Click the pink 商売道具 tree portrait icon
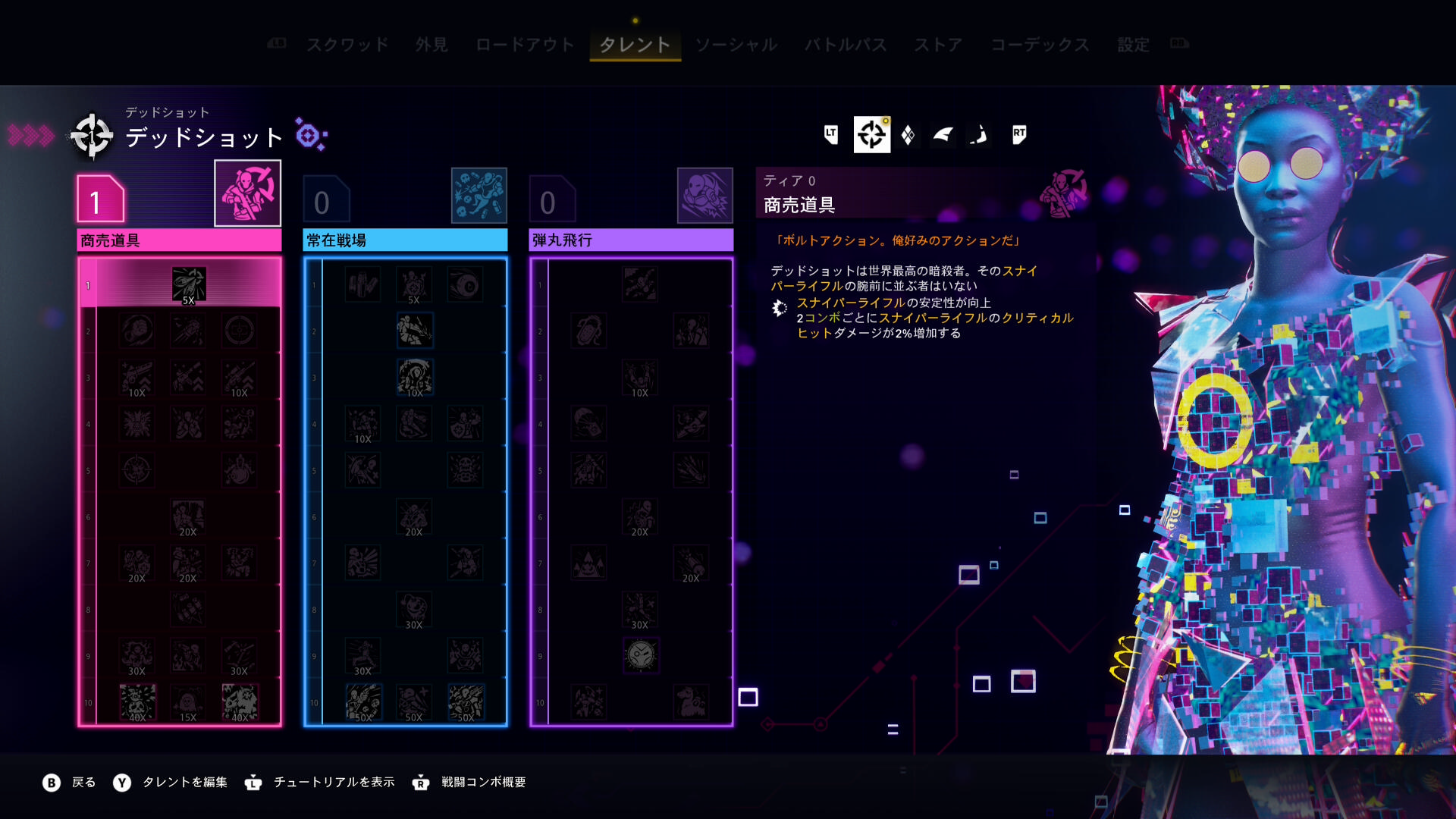This screenshot has height=819, width=1456. 247,193
